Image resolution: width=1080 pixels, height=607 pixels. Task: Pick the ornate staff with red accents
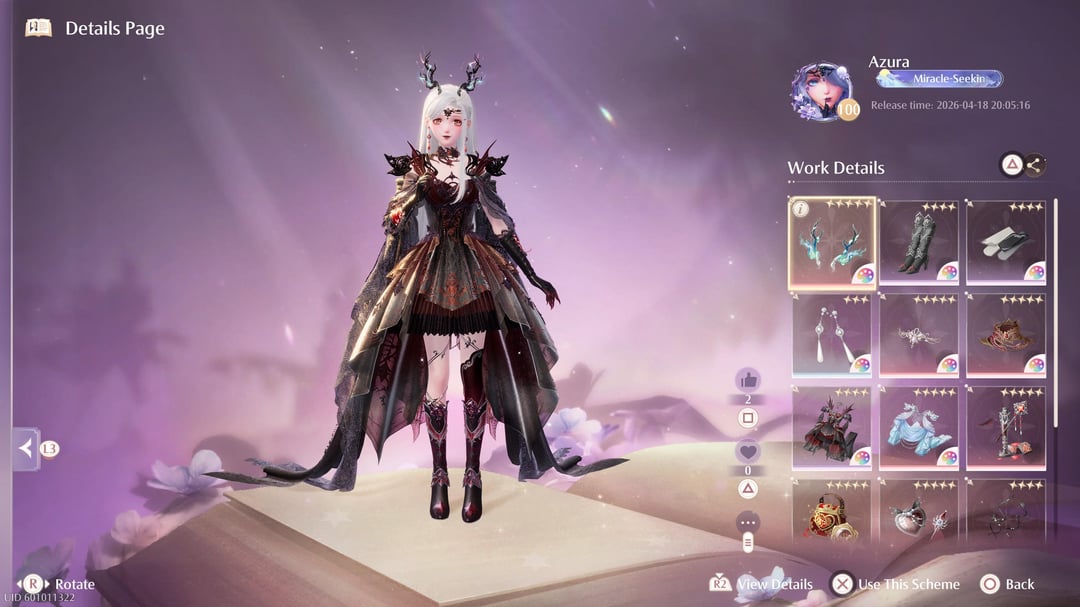pos(1006,428)
